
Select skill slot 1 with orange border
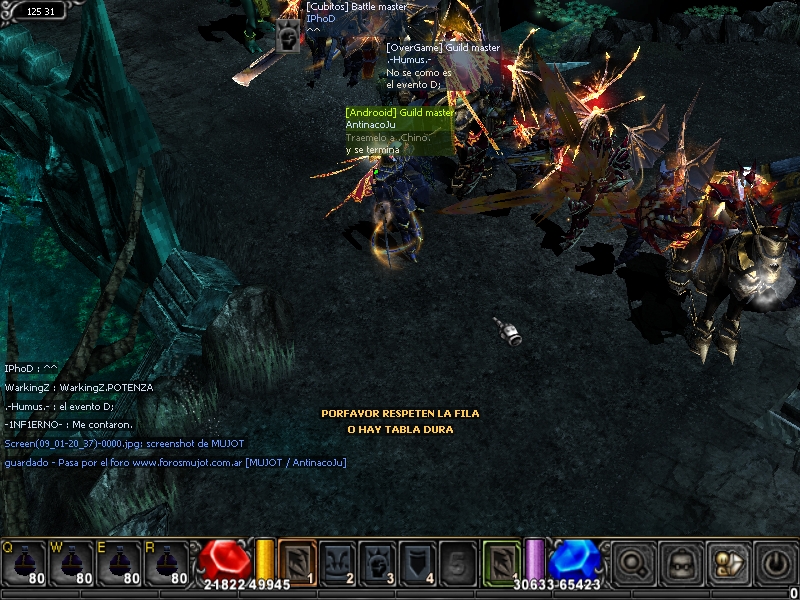coord(298,562)
